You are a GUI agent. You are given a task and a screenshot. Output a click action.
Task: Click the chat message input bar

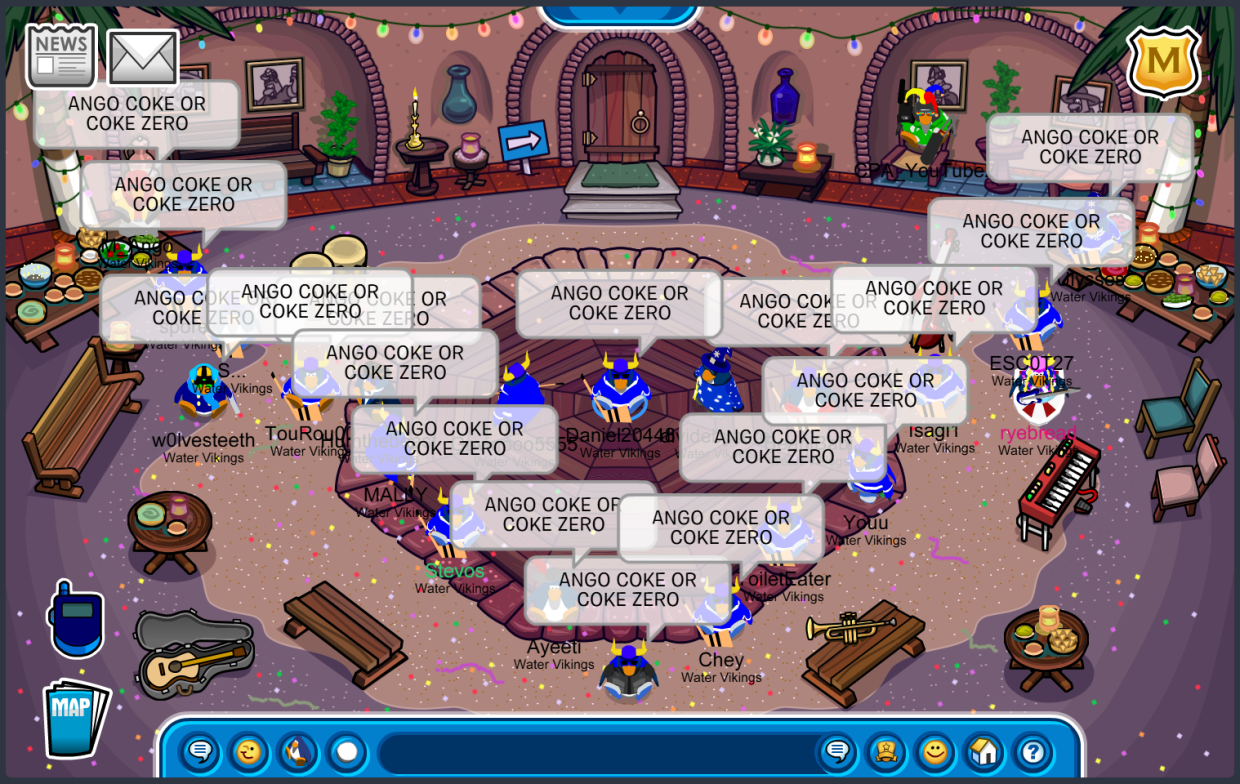(595, 752)
